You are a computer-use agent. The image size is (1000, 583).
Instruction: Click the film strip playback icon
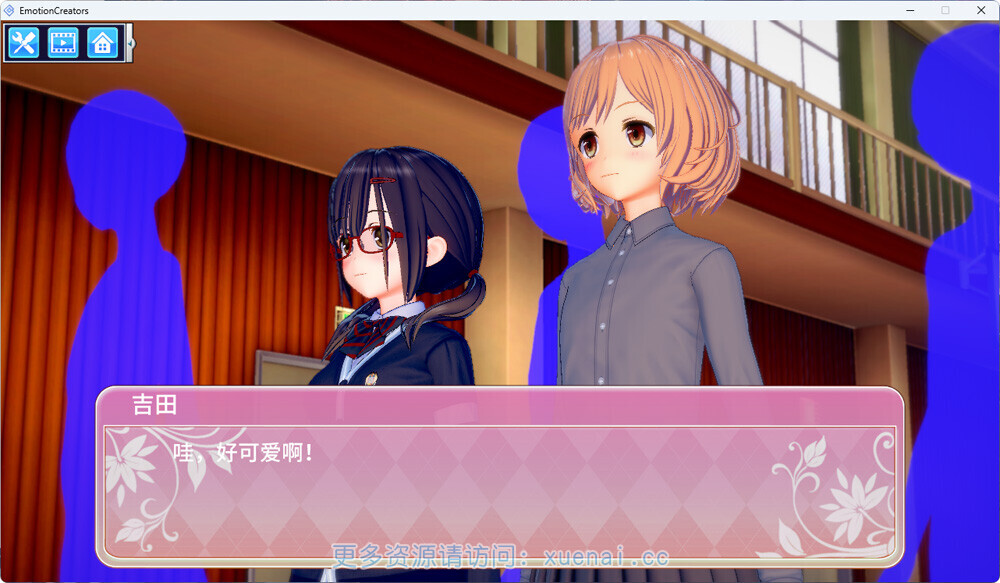63,43
